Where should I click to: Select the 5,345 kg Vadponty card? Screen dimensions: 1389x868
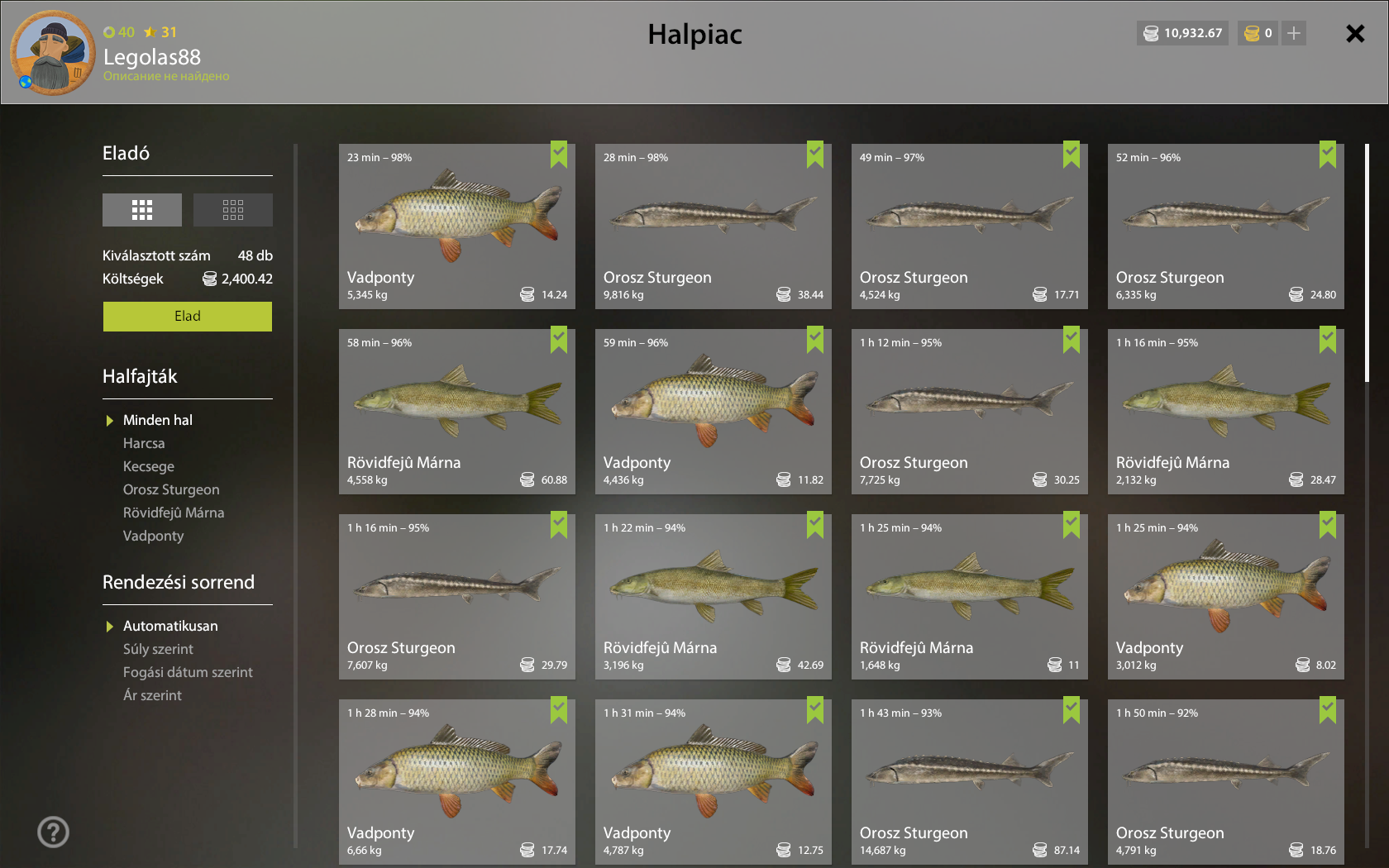pyautogui.click(x=456, y=227)
